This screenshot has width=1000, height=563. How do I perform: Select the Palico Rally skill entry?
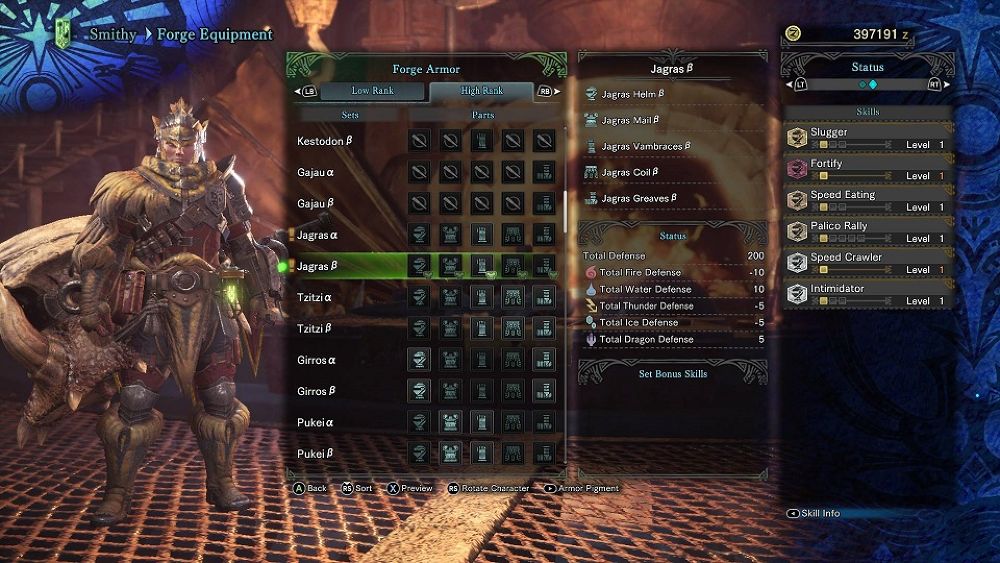coord(867,232)
